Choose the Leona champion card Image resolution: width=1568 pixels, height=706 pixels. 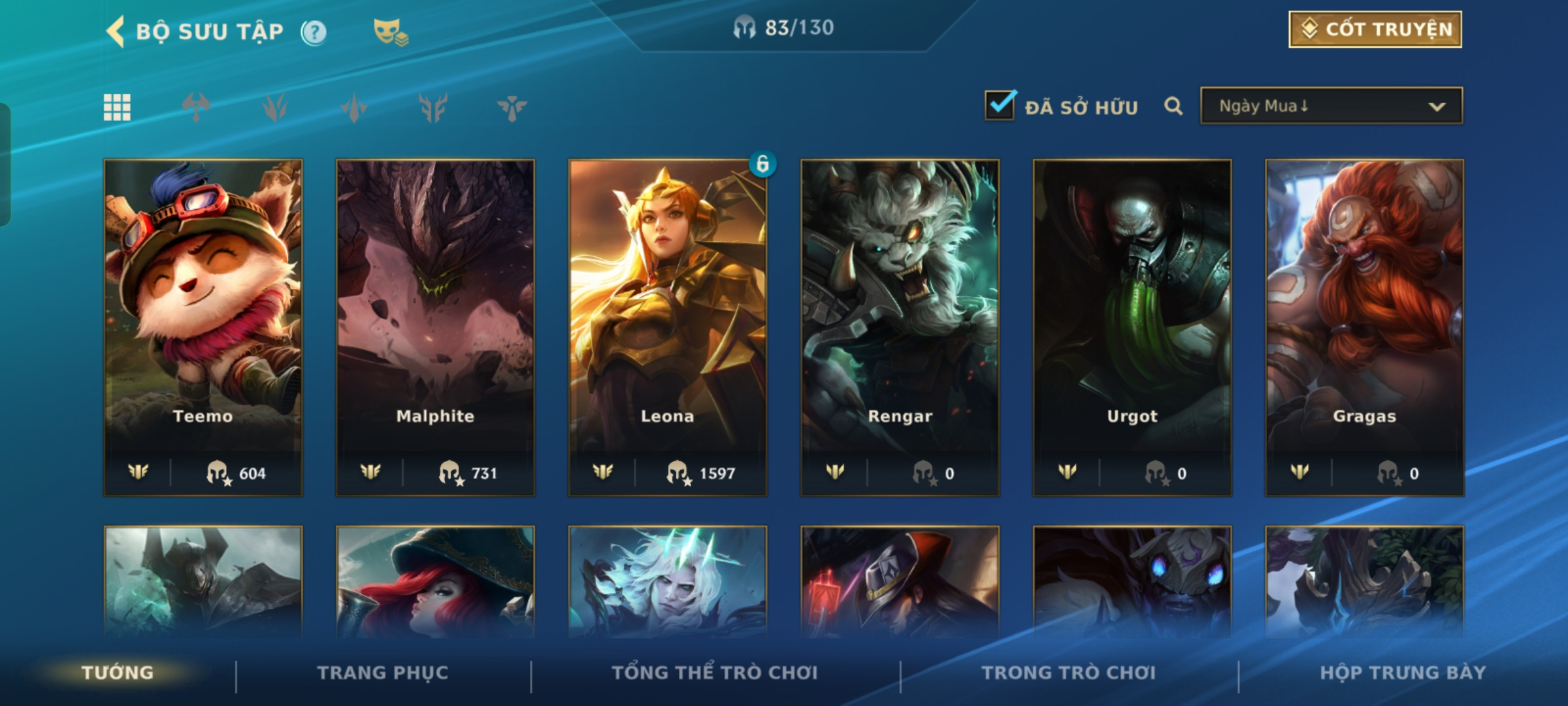667,327
